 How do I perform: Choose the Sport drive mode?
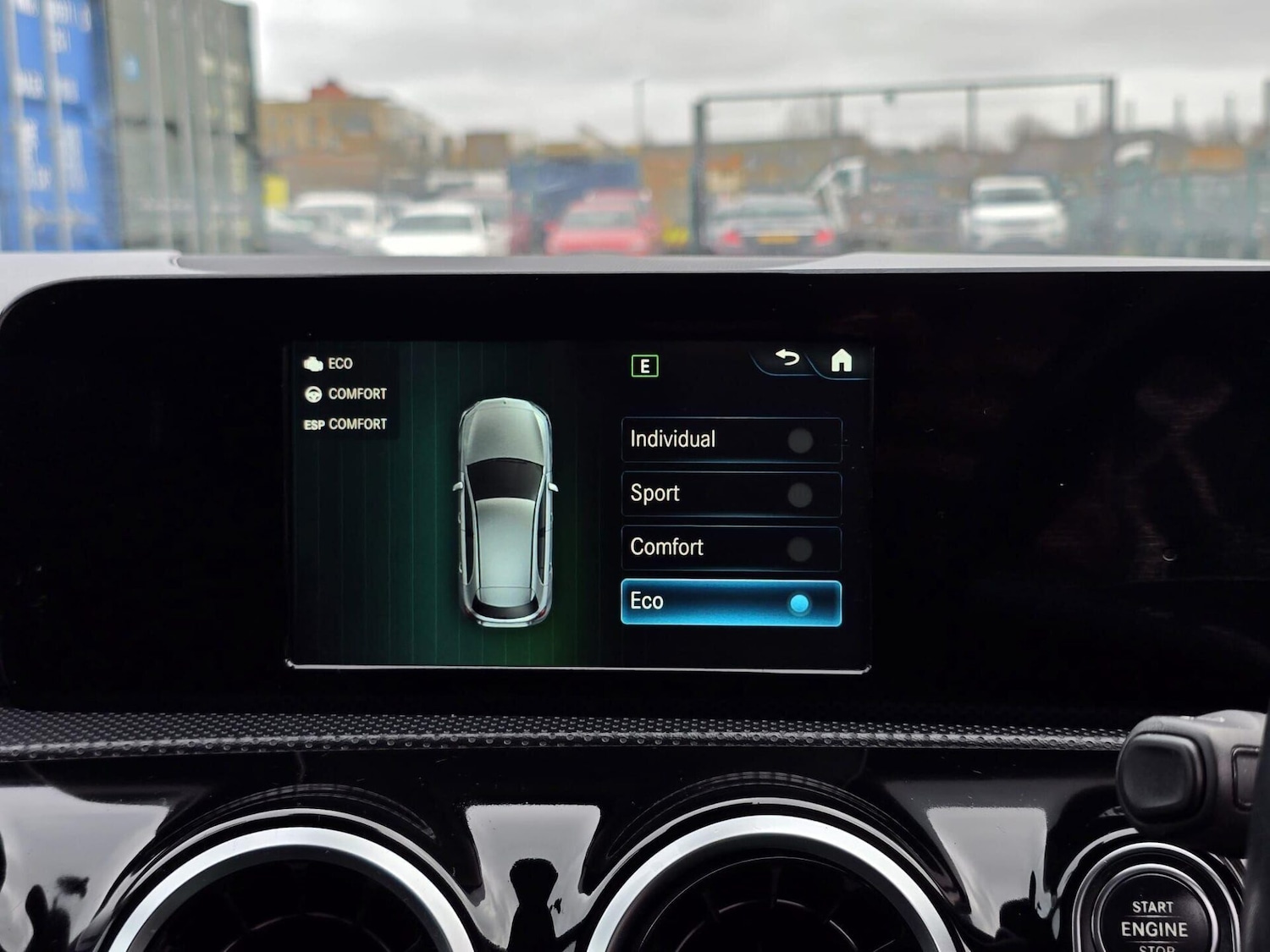(731, 494)
